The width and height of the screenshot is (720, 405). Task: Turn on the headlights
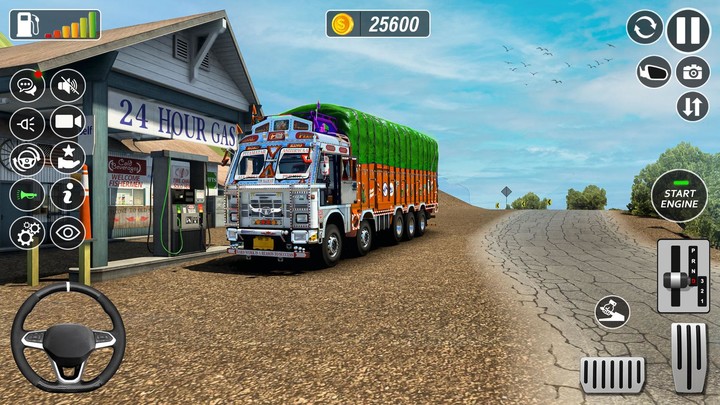pos(27,123)
